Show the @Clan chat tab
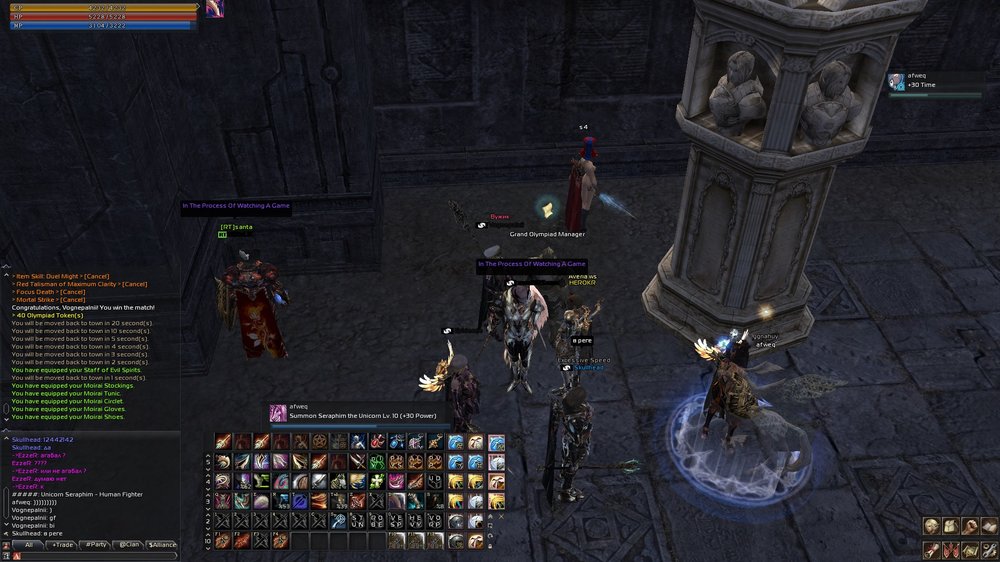Image resolution: width=1000 pixels, height=562 pixels. click(x=129, y=545)
